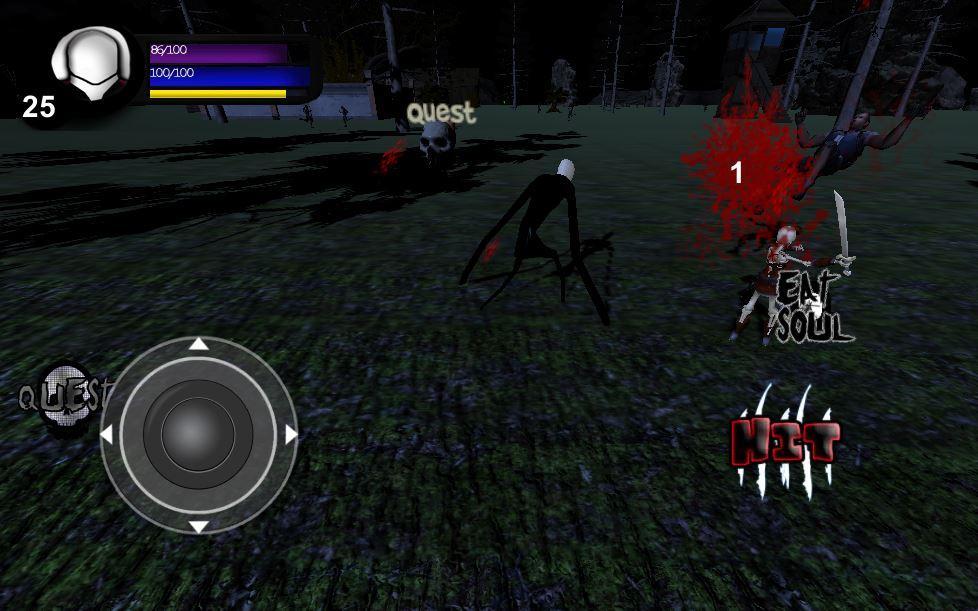
Task: Open the Quest skull button beside the joystick
Action: click(64, 398)
